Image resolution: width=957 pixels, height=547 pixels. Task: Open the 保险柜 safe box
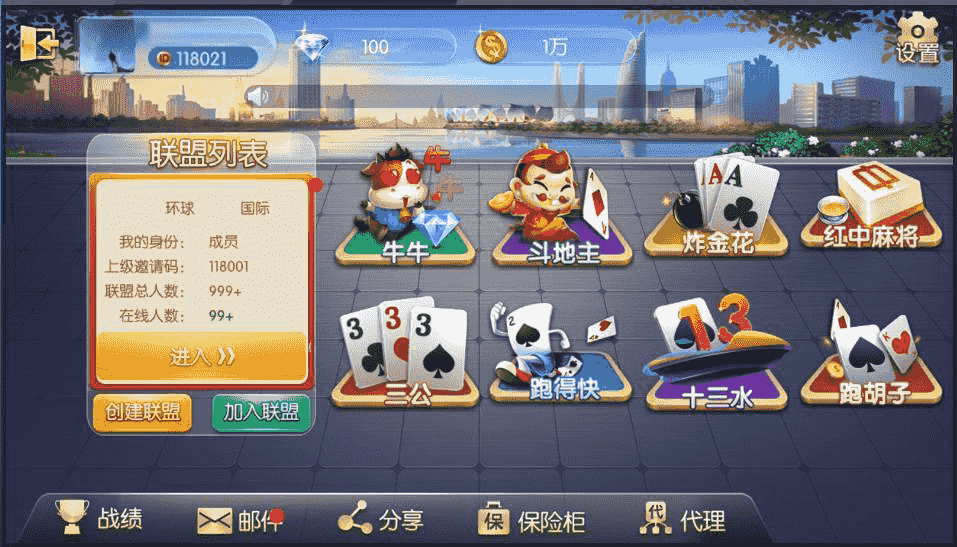532,520
